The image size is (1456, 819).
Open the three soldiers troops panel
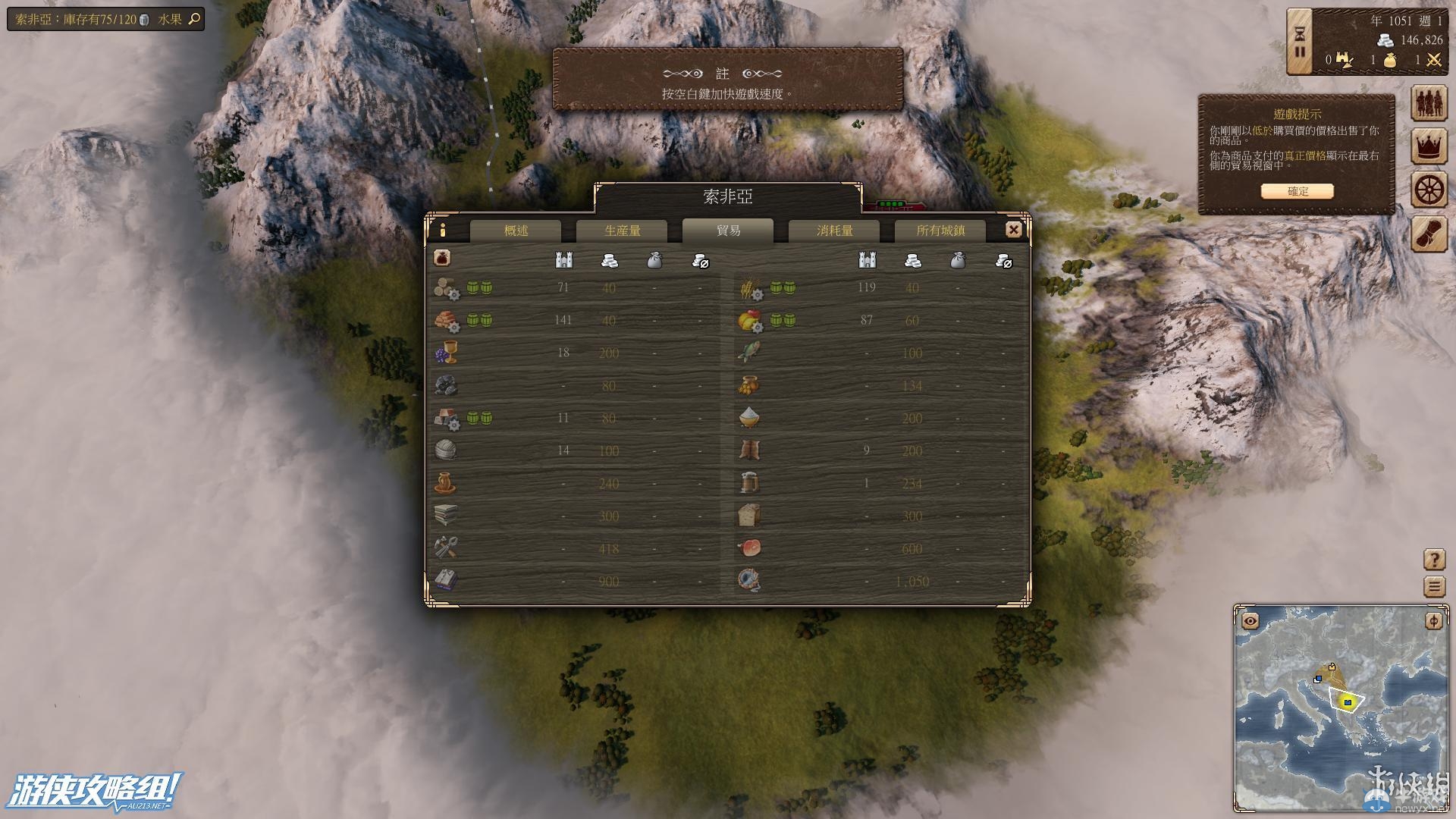[x=1429, y=103]
